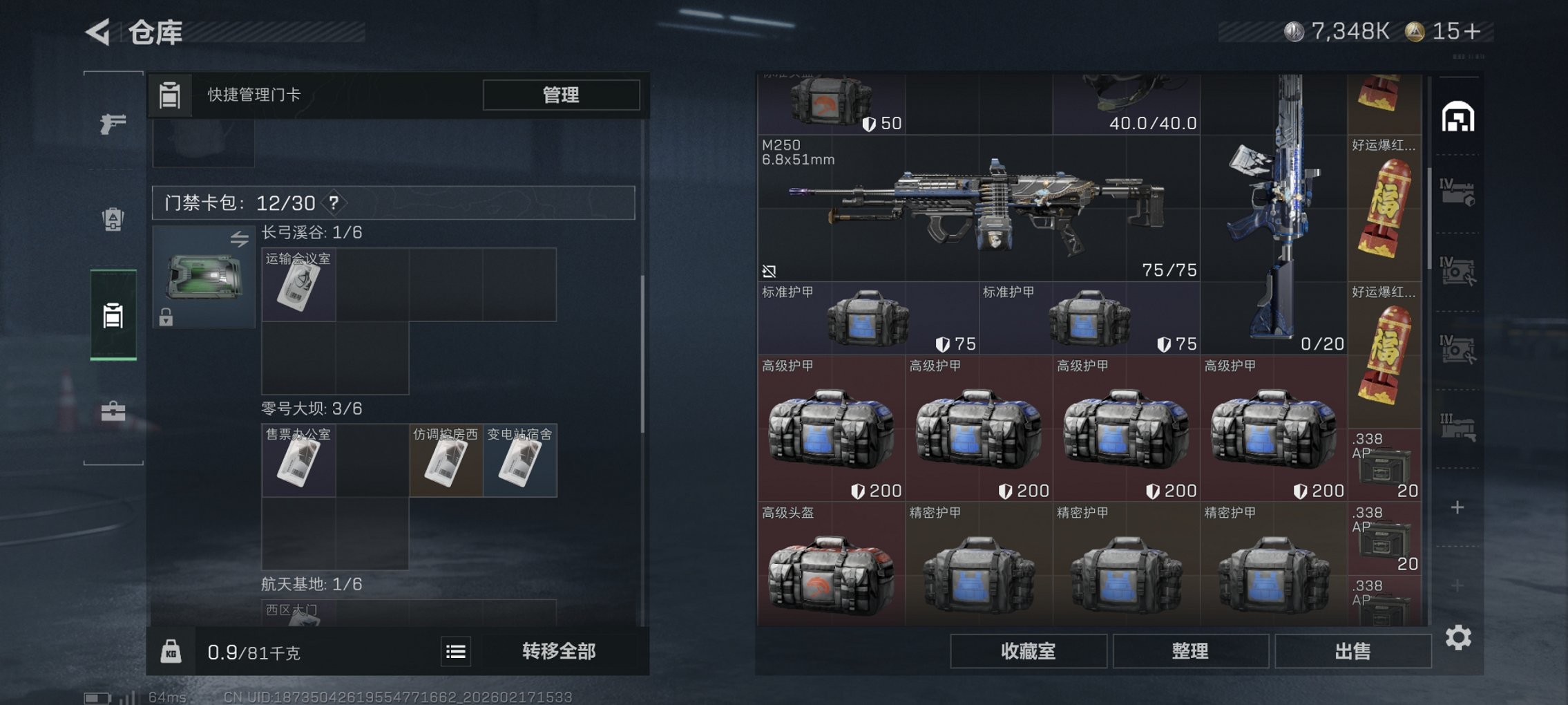Select the 运输会议室 keycard thumbnail
This screenshot has width=1568, height=705.
297,283
